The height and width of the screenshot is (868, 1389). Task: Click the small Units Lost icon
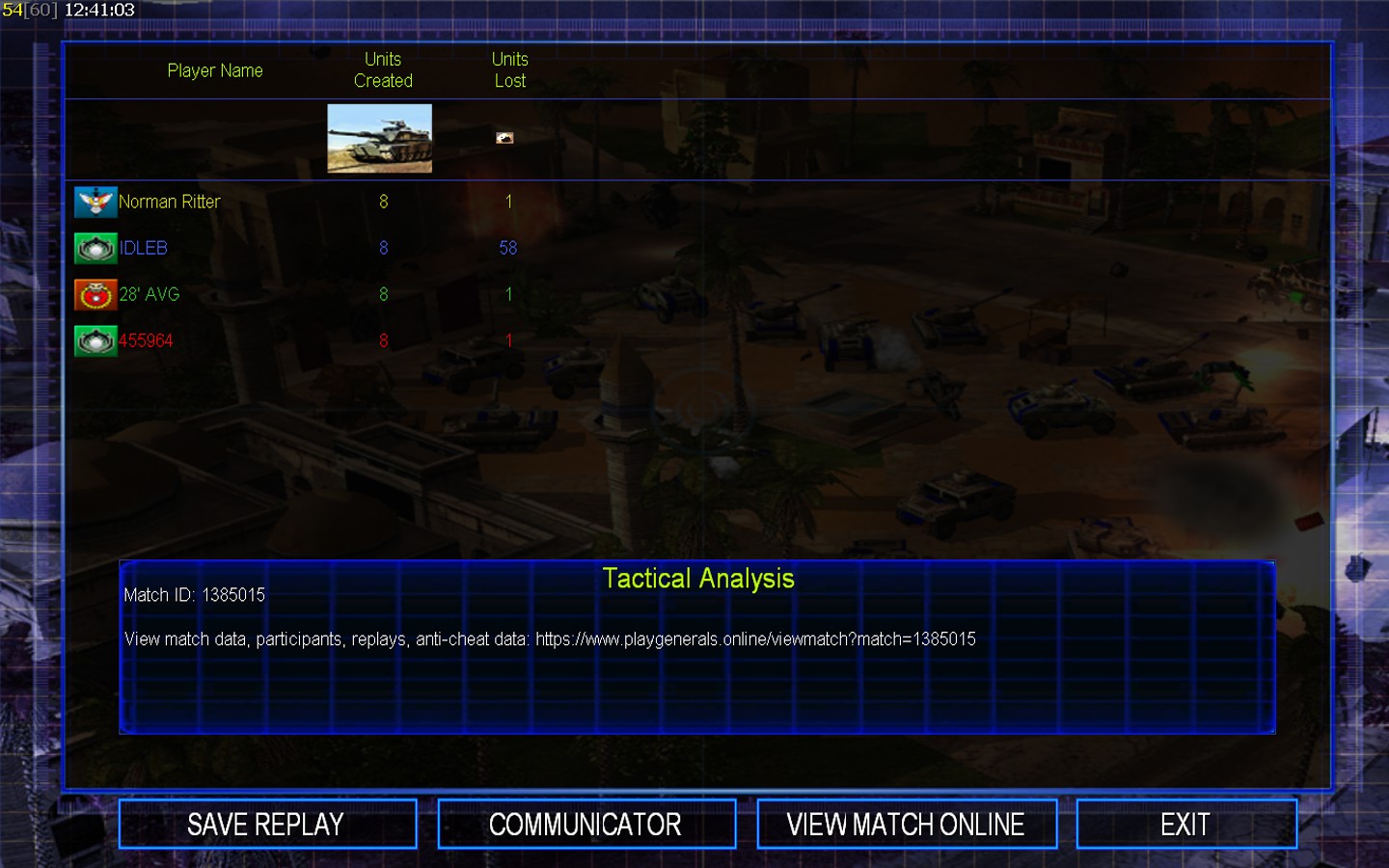tap(504, 138)
